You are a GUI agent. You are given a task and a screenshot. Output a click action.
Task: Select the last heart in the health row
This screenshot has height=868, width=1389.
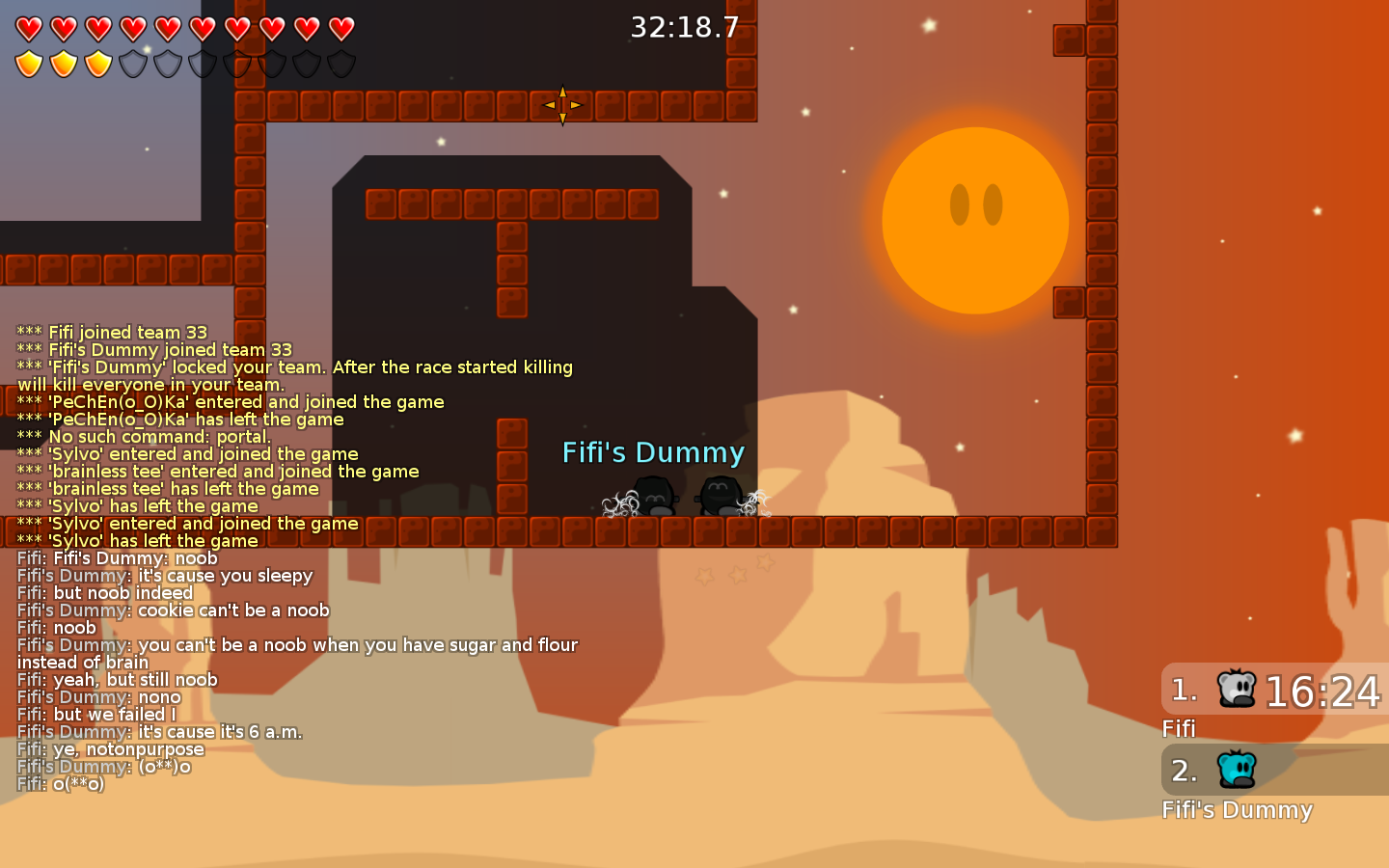[340, 29]
